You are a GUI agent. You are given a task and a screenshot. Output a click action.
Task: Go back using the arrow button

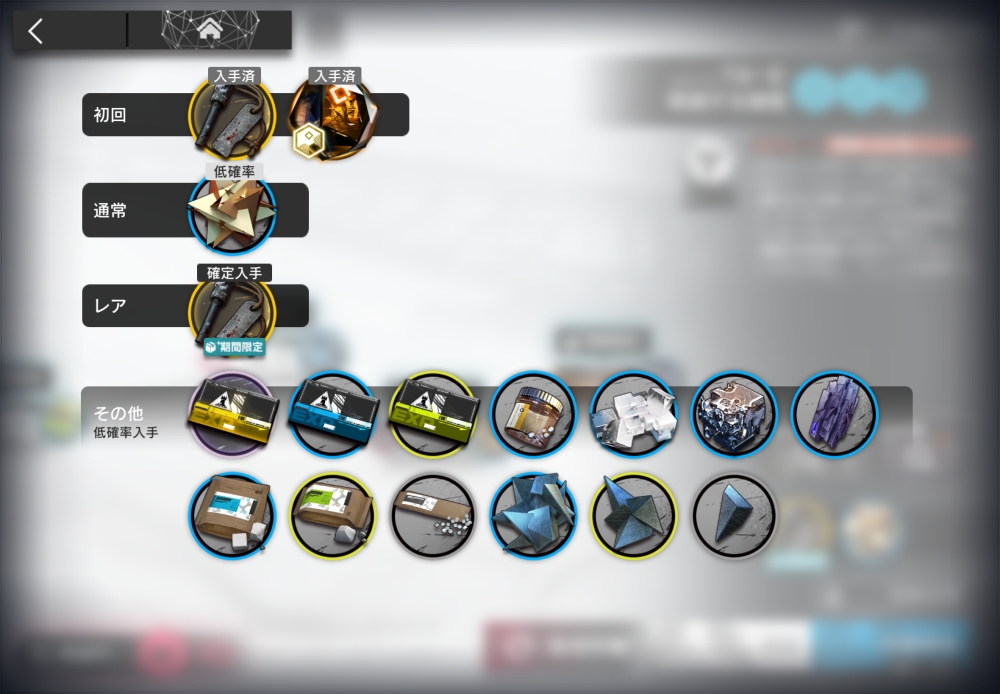coord(37,31)
